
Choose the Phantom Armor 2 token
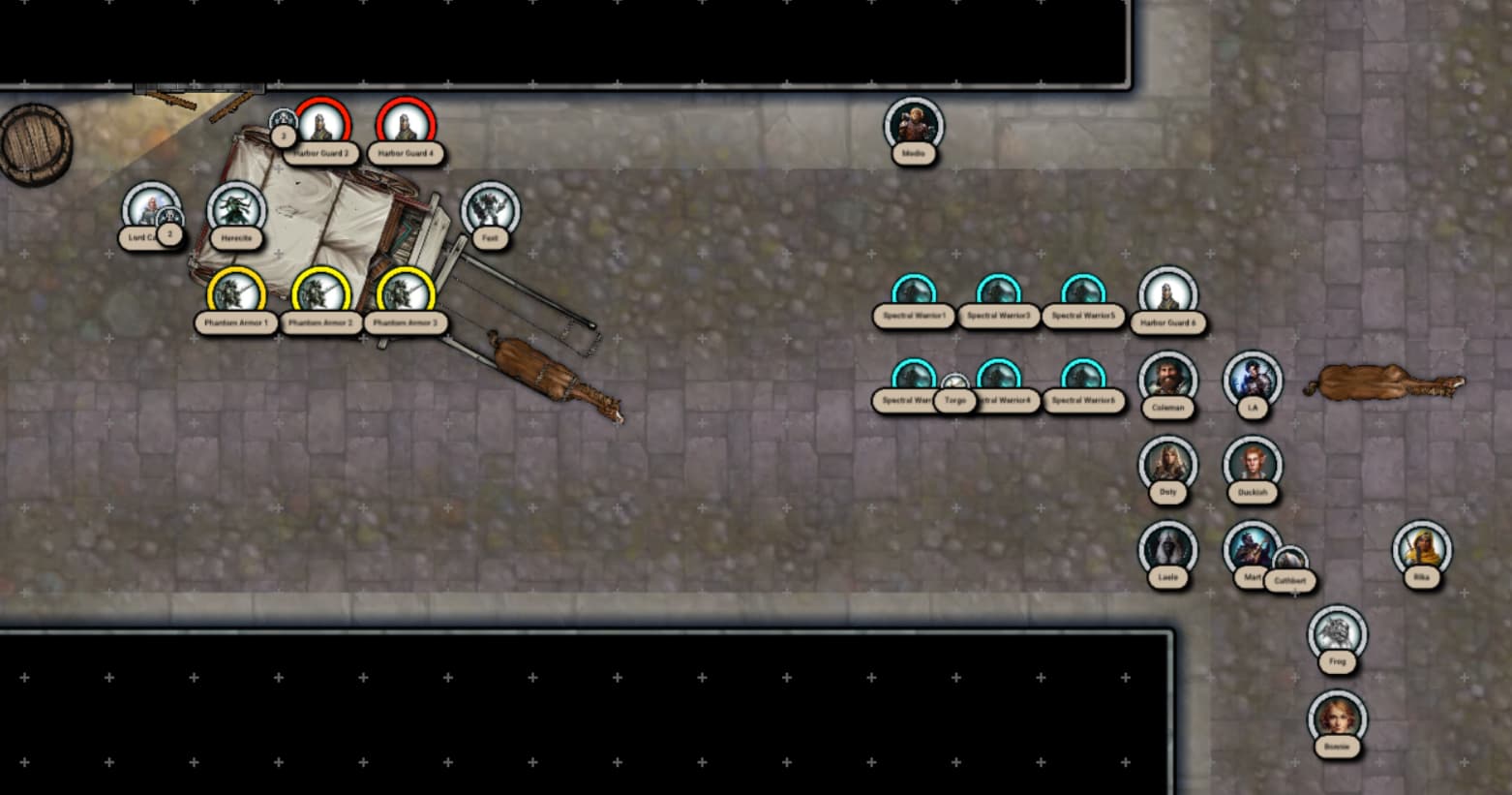[x=320, y=294]
